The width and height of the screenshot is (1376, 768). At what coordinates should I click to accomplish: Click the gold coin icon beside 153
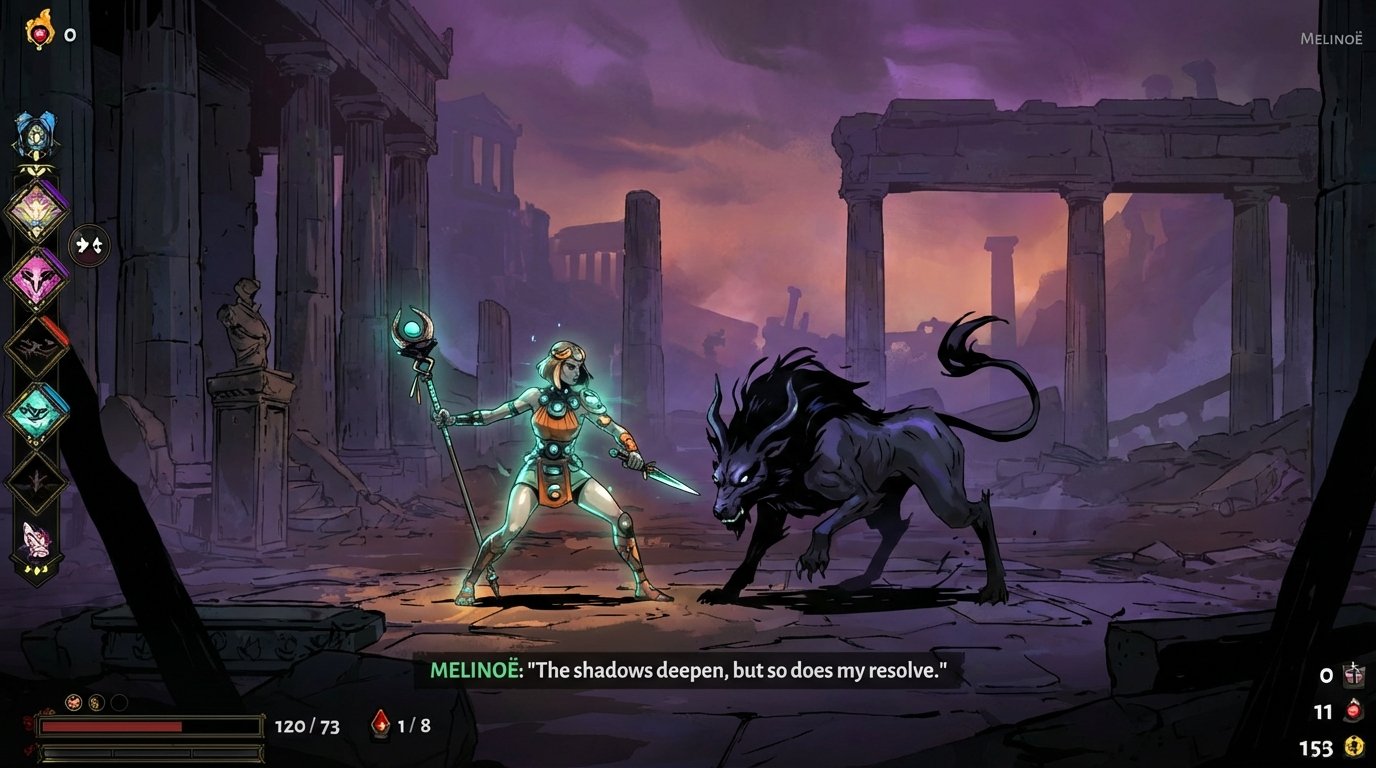1355,747
